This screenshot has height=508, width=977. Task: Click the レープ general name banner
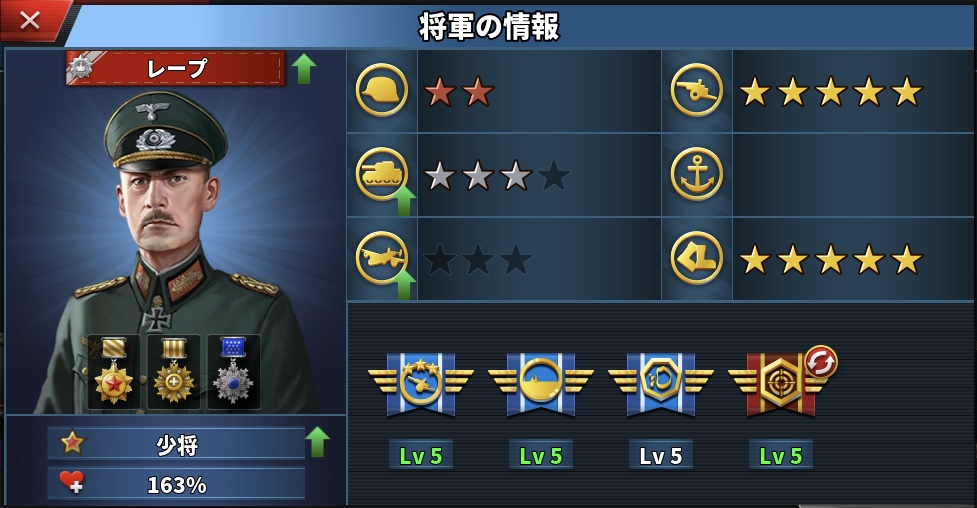(x=176, y=68)
